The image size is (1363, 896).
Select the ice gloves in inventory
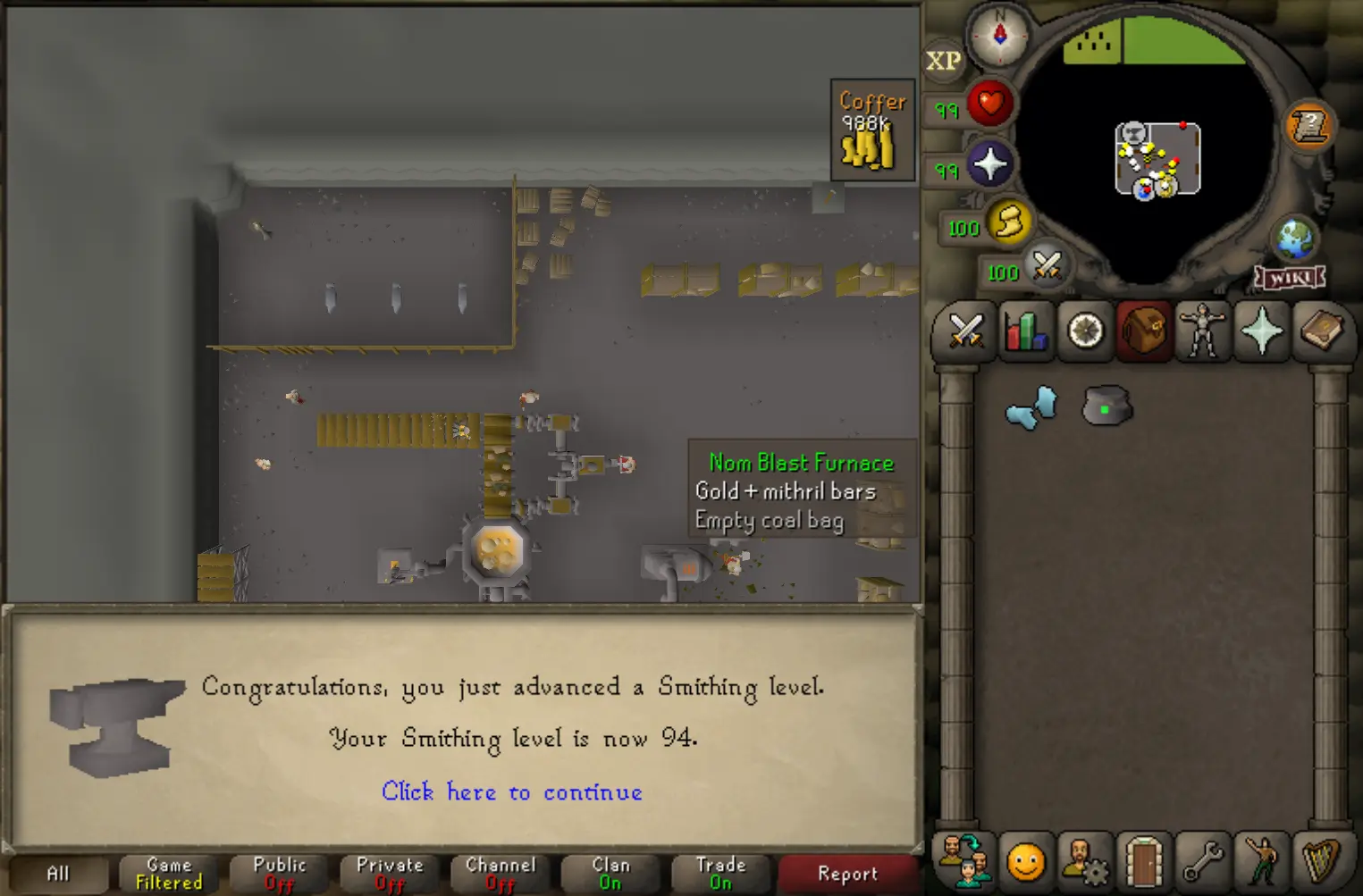(x=1031, y=409)
